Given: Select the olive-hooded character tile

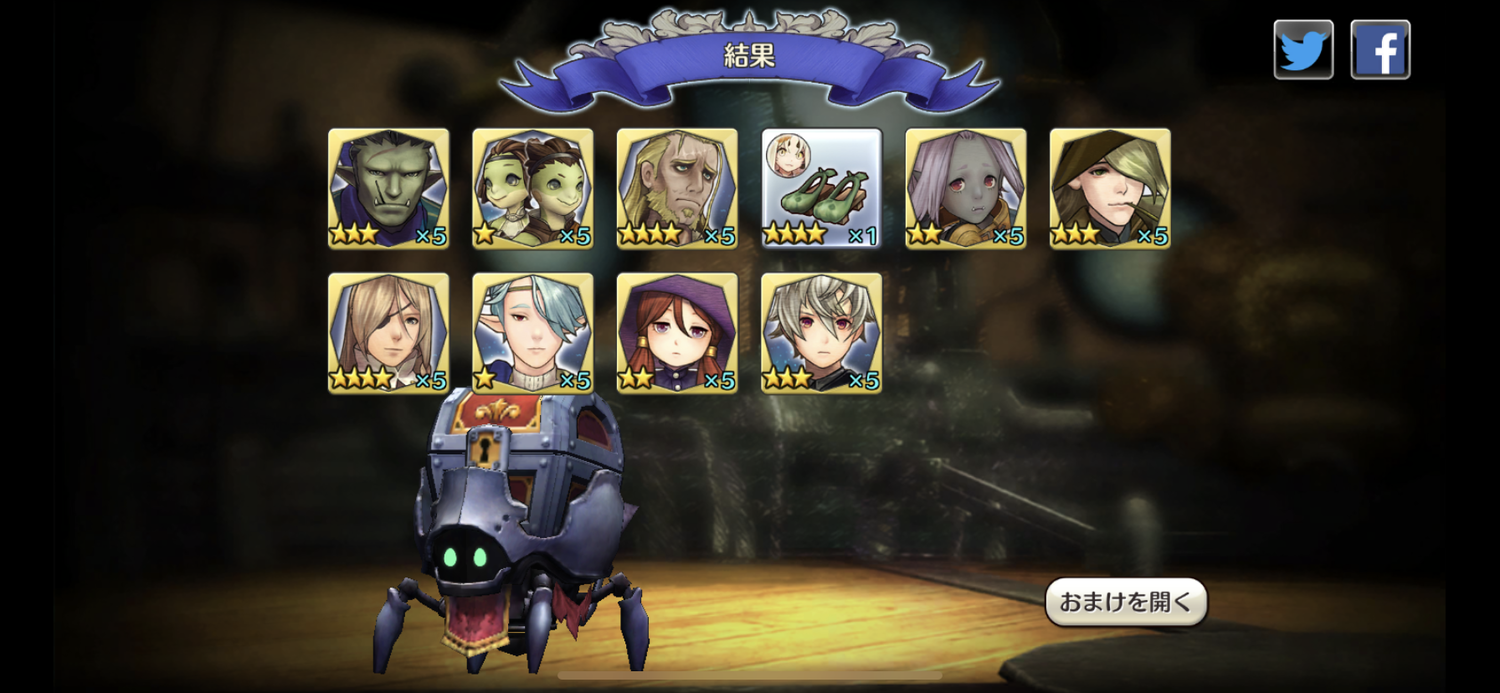Looking at the screenshot, I should tap(1109, 188).
